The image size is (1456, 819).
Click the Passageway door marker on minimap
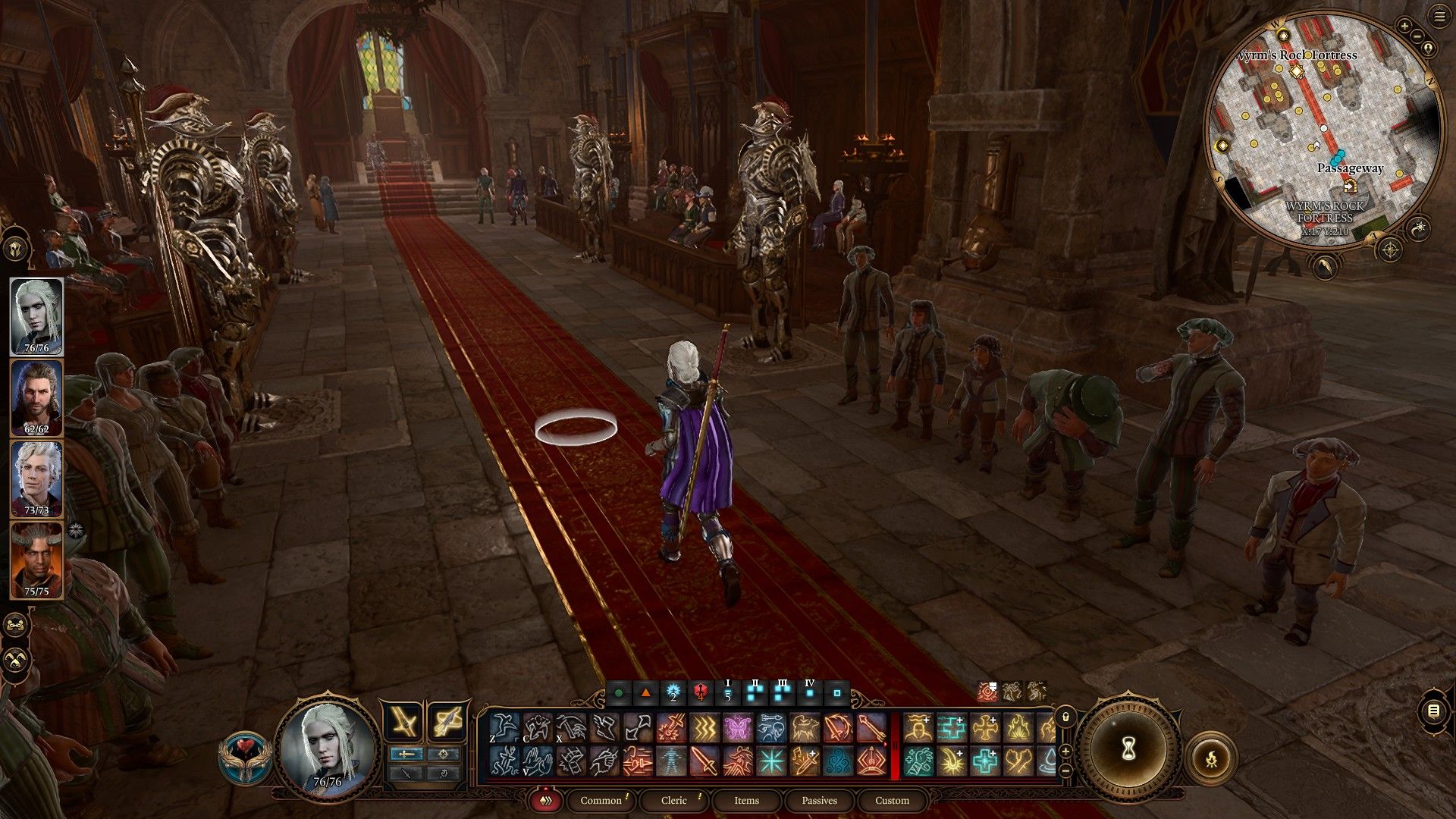[1349, 185]
